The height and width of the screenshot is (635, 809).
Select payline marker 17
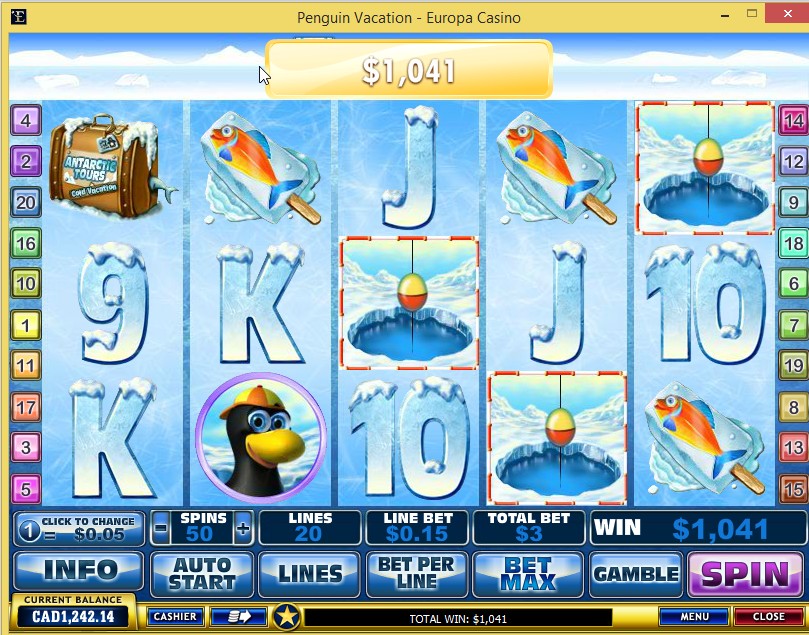25,407
